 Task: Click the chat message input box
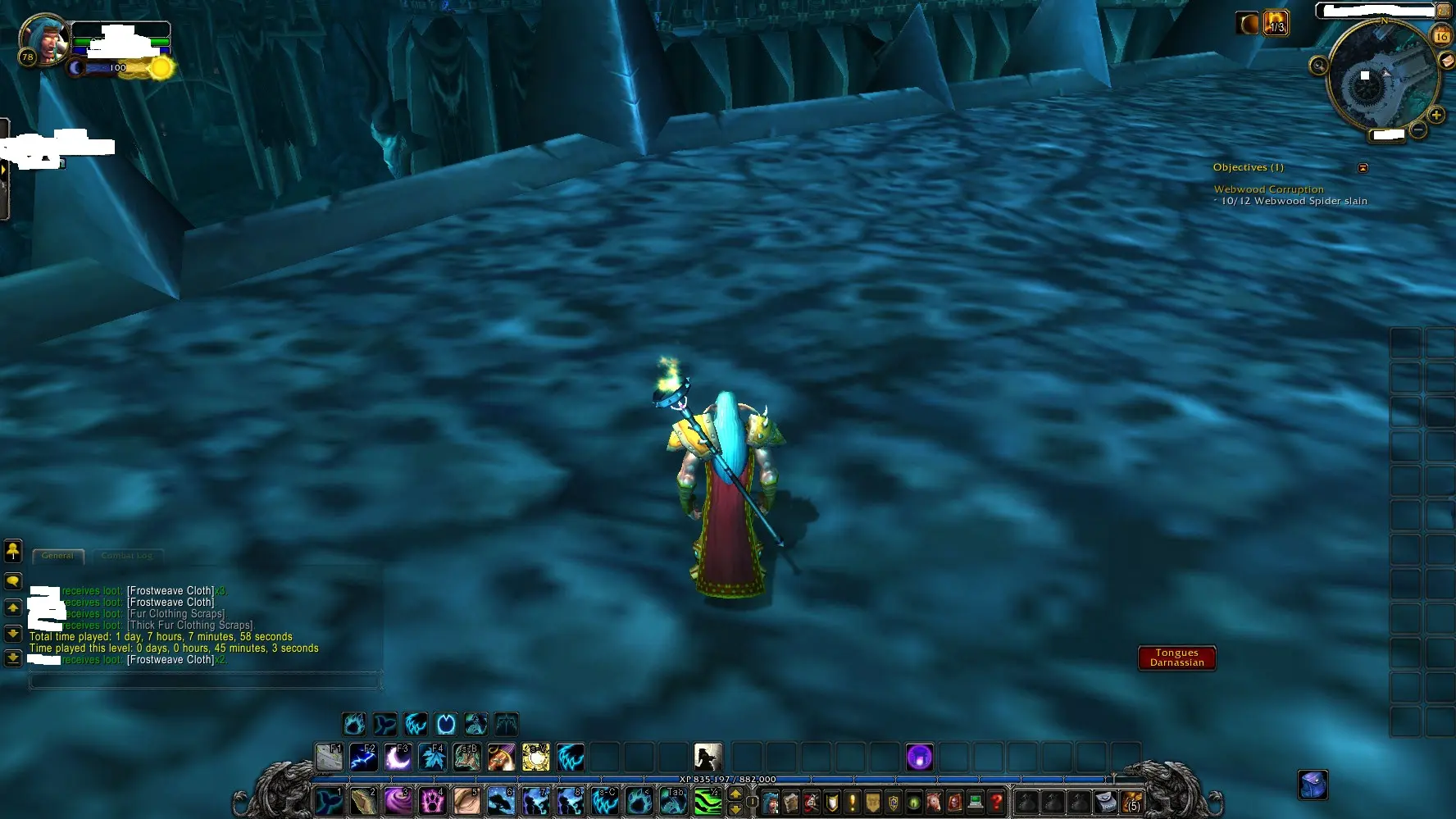(205, 680)
